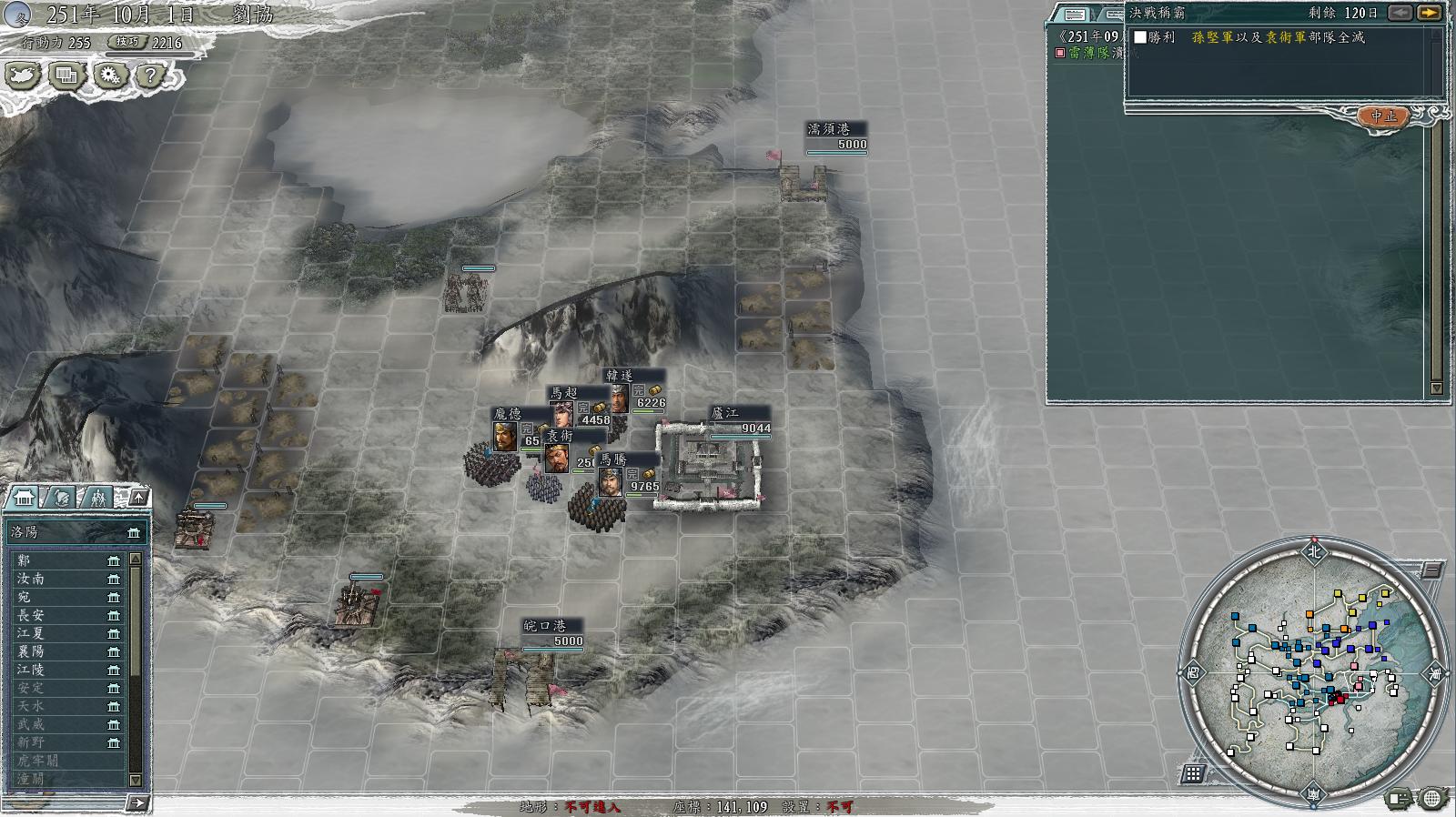Switch to the city list tab
Screen dimensions: 1456x817
coord(23,497)
